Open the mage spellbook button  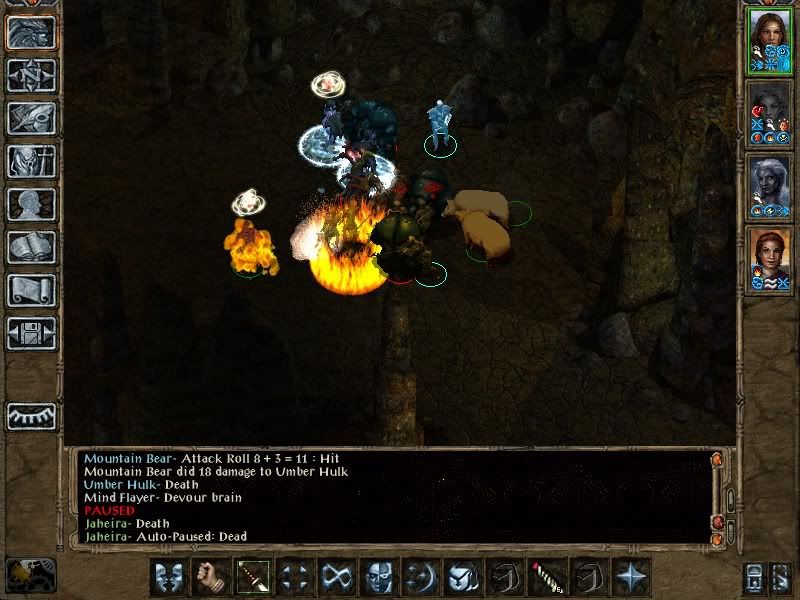coord(31,247)
